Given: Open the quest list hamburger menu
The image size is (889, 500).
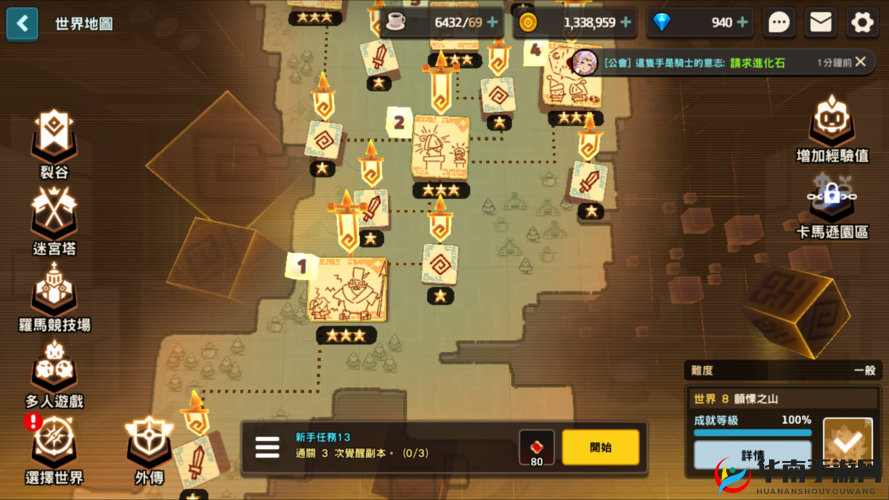Looking at the screenshot, I should pos(267,447).
